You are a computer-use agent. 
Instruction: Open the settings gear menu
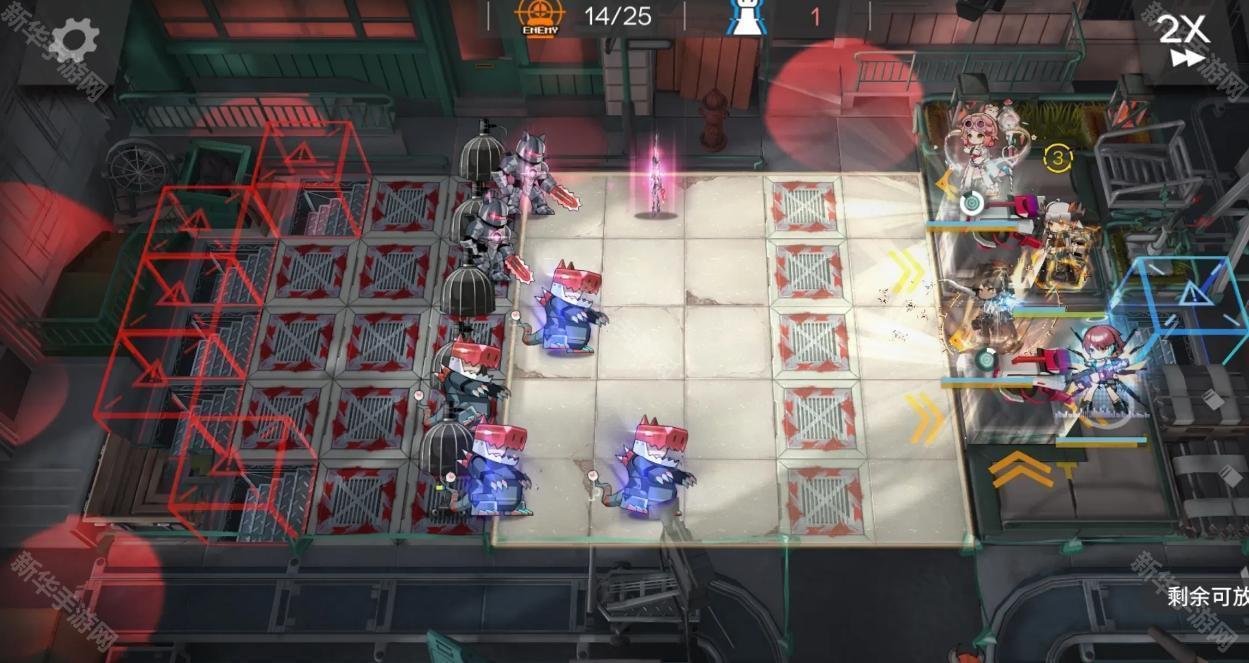coord(74,41)
